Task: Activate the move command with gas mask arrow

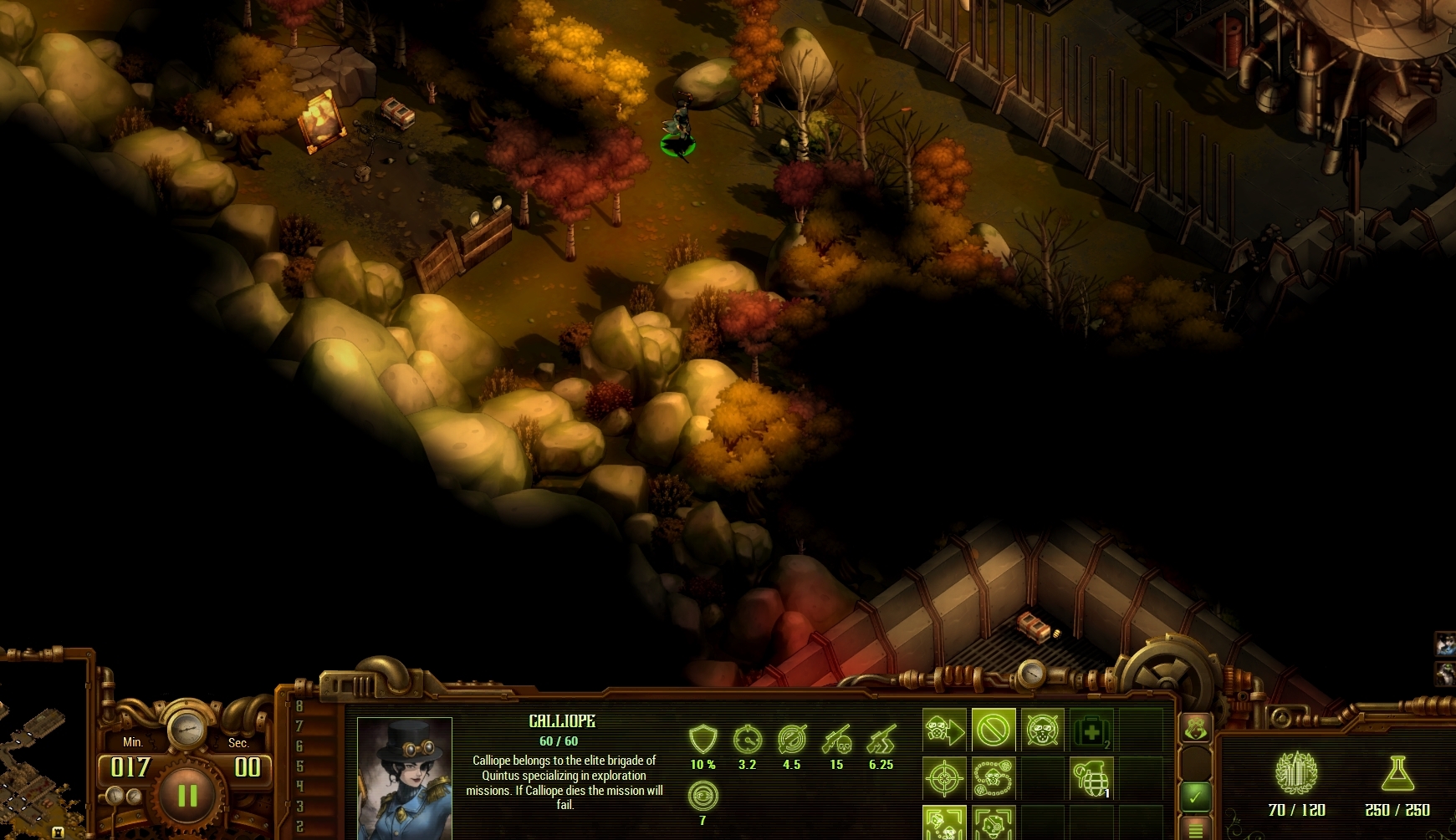Action: click(x=944, y=731)
